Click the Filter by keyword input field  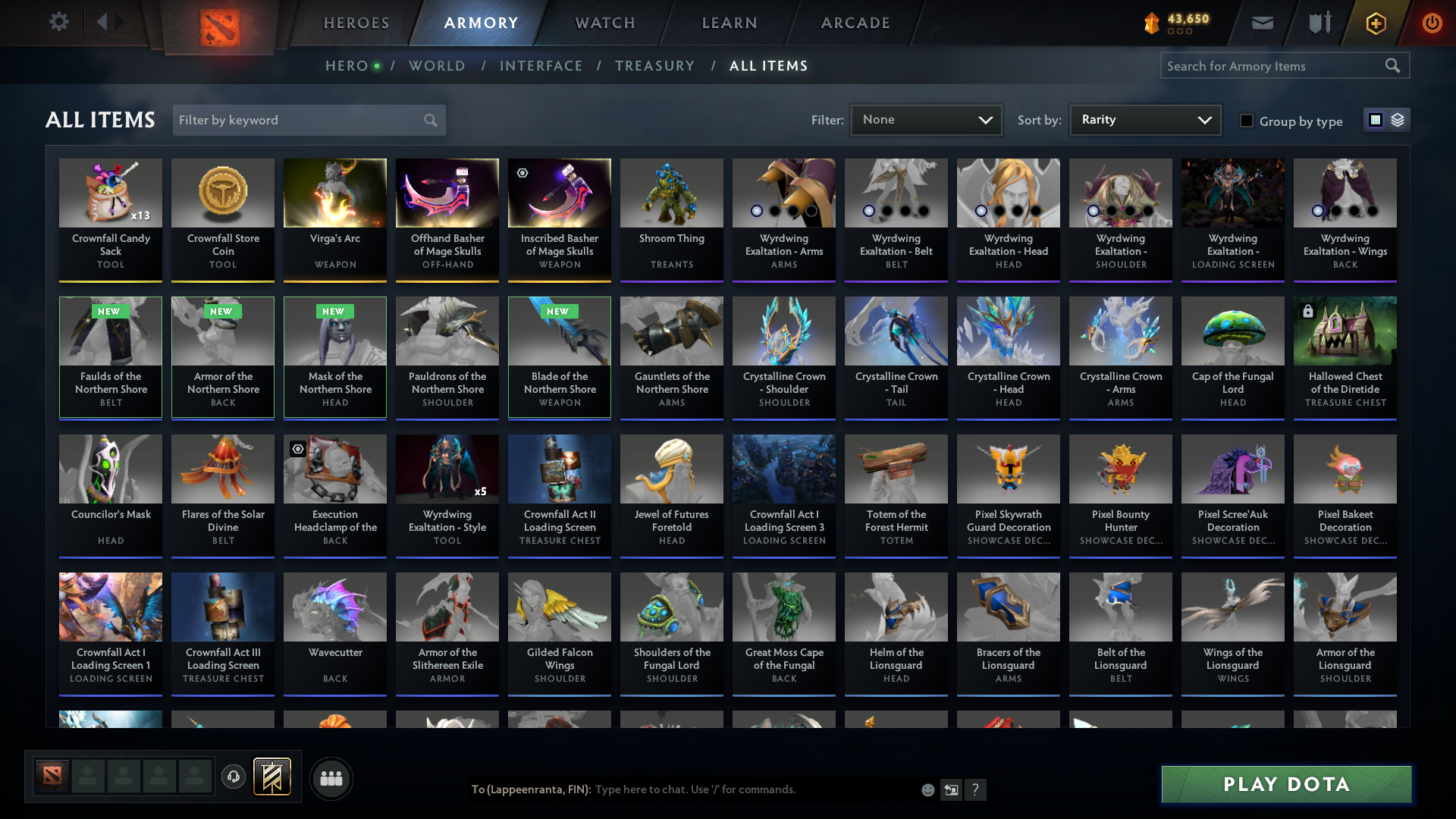click(x=296, y=120)
